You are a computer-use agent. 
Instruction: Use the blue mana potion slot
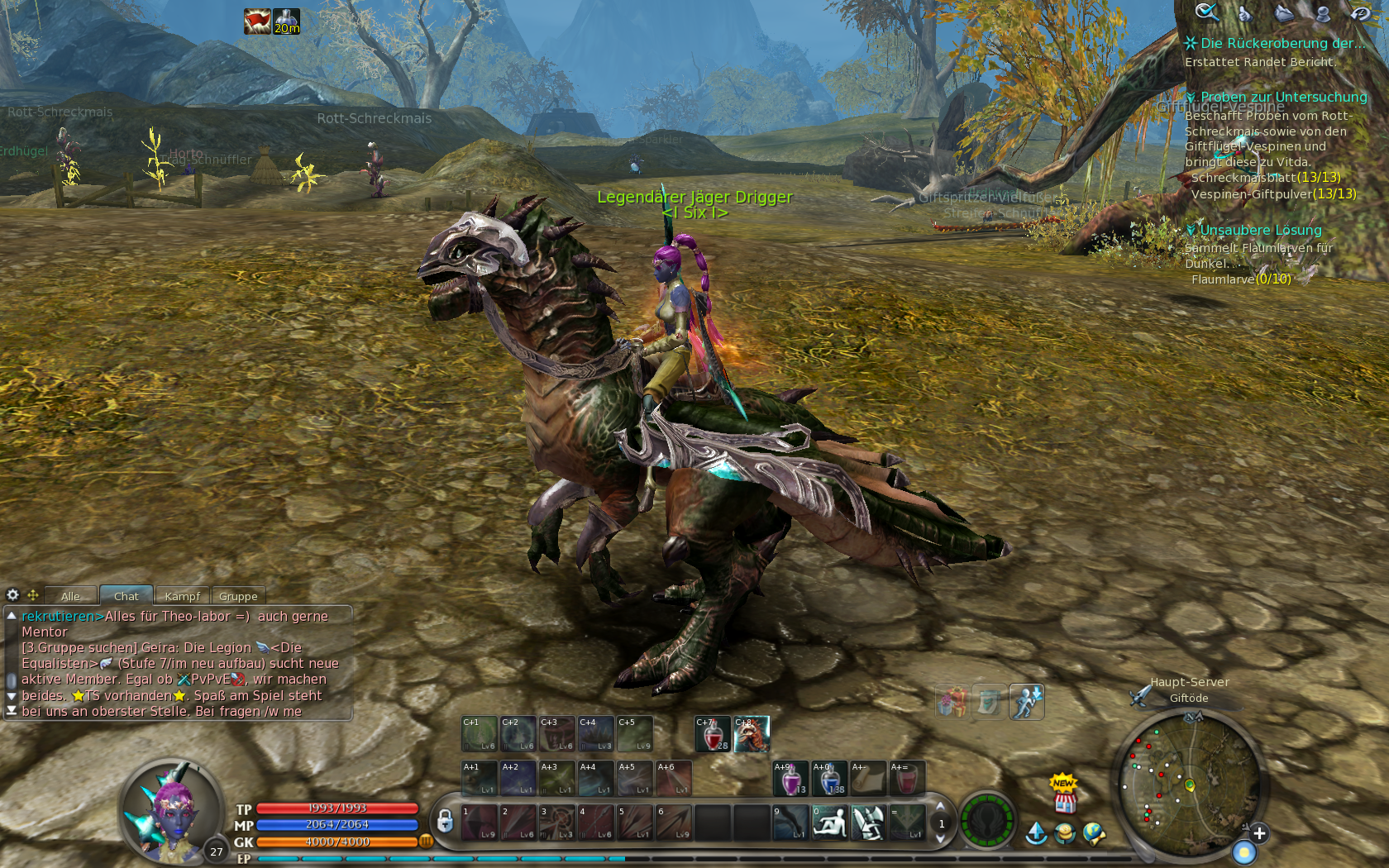[829, 779]
